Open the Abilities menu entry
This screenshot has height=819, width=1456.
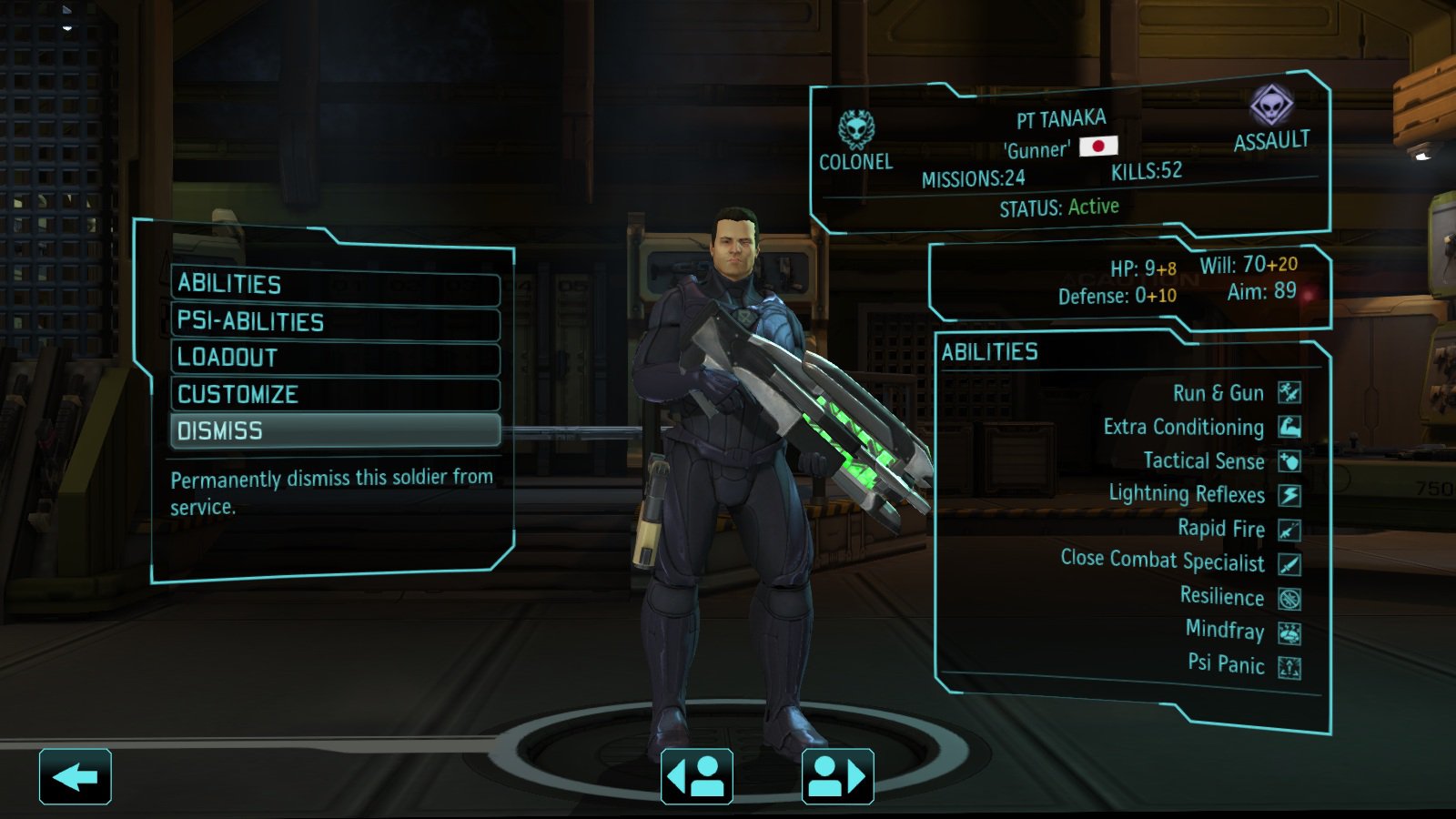[334, 285]
